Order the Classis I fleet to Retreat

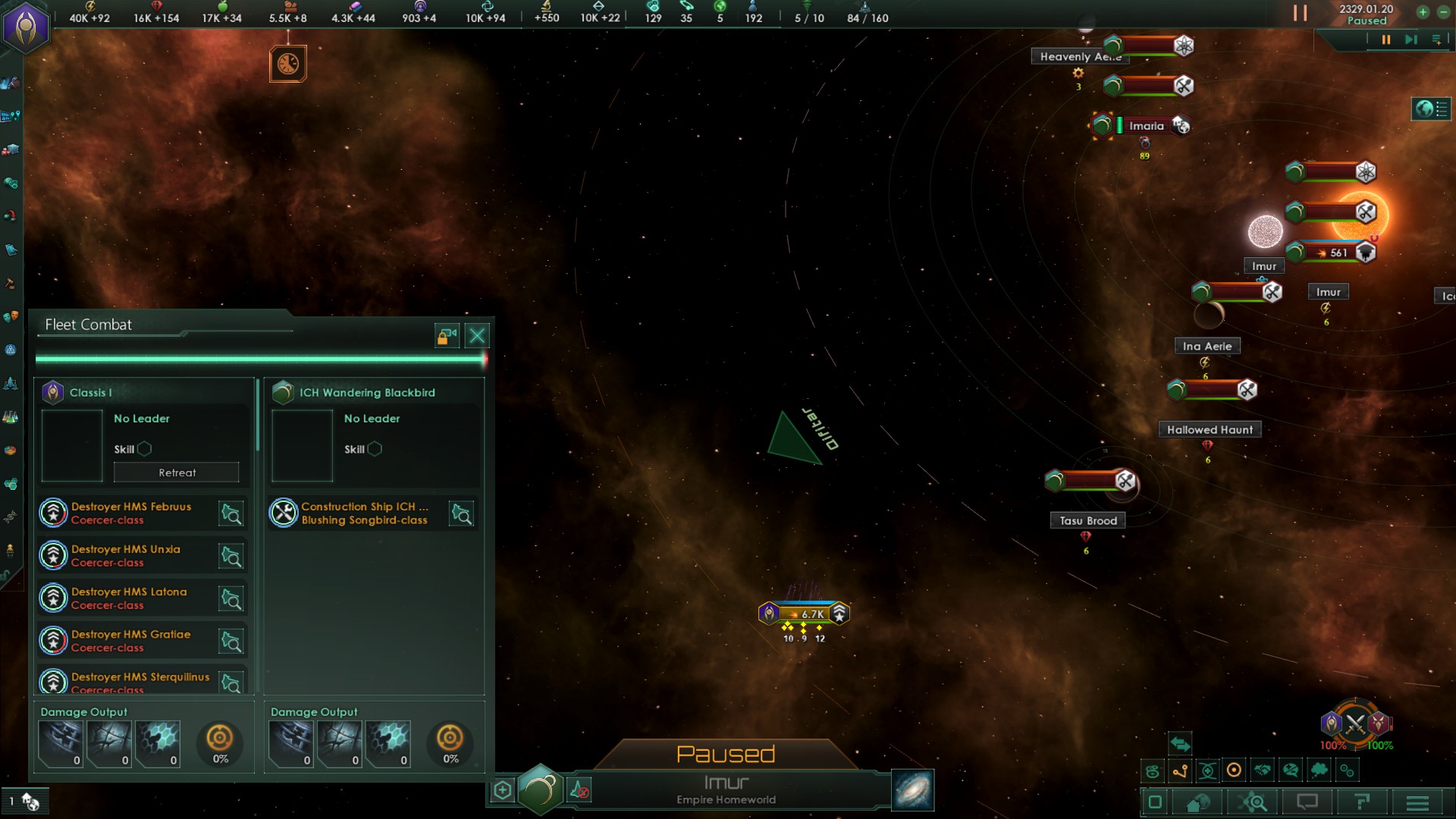point(176,472)
